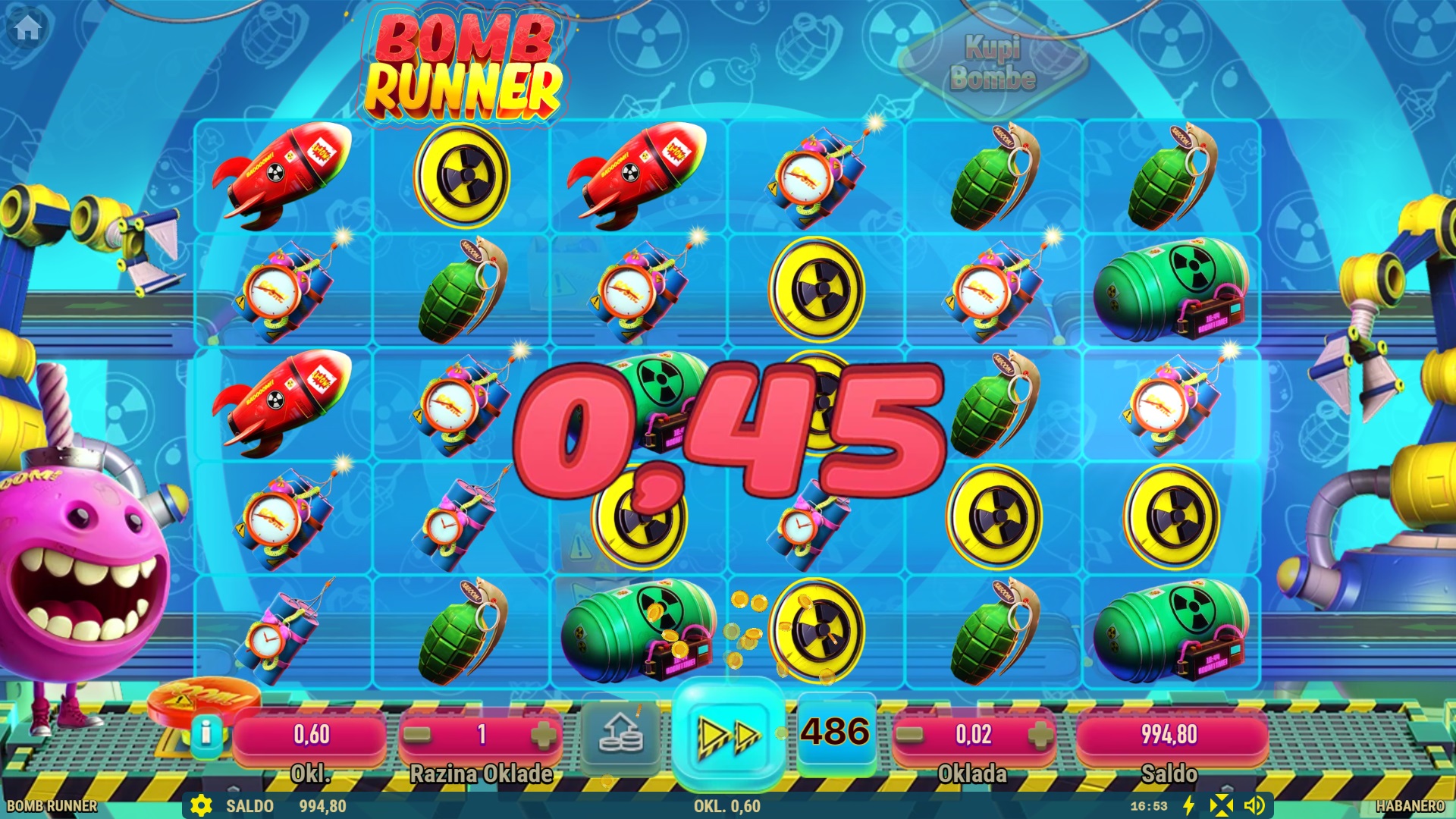Toggle the lightning bolt turbo mode
Viewport: 1456px width, 819px height.
[1189, 805]
